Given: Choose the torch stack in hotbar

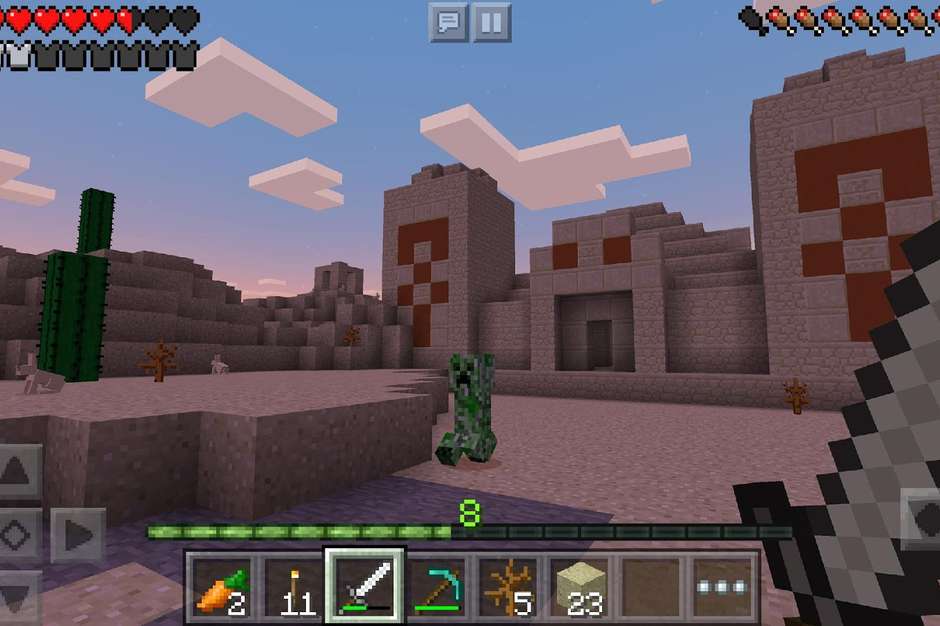Looking at the screenshot, I should click(292, 587).
